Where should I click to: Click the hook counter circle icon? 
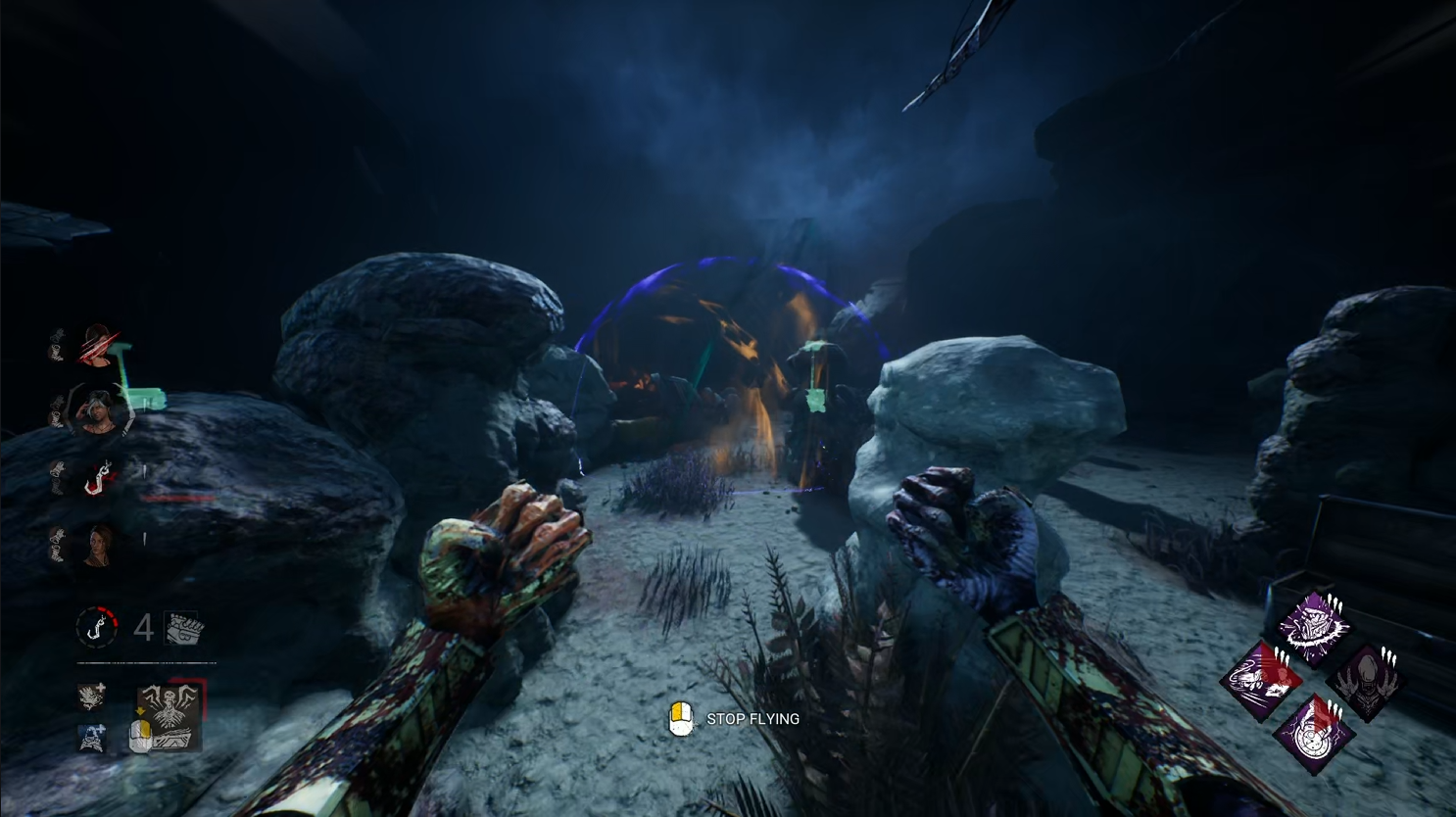click(97, 627)
